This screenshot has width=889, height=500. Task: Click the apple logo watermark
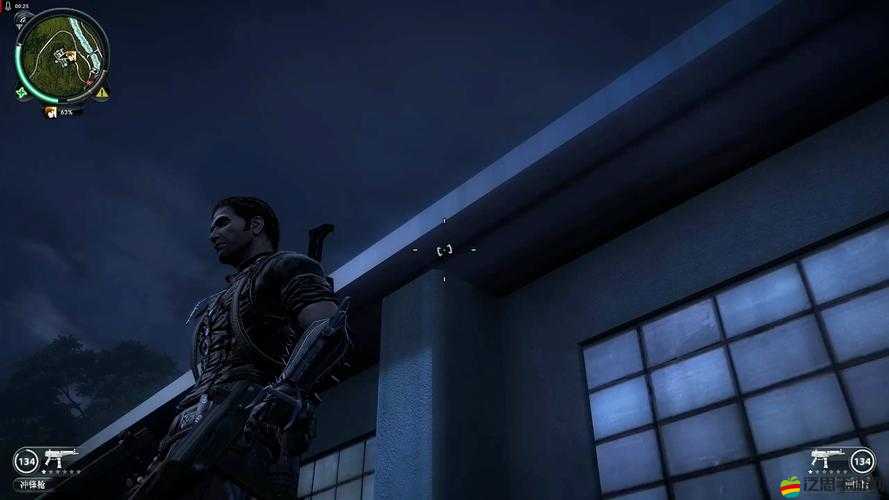click(790, 486)
